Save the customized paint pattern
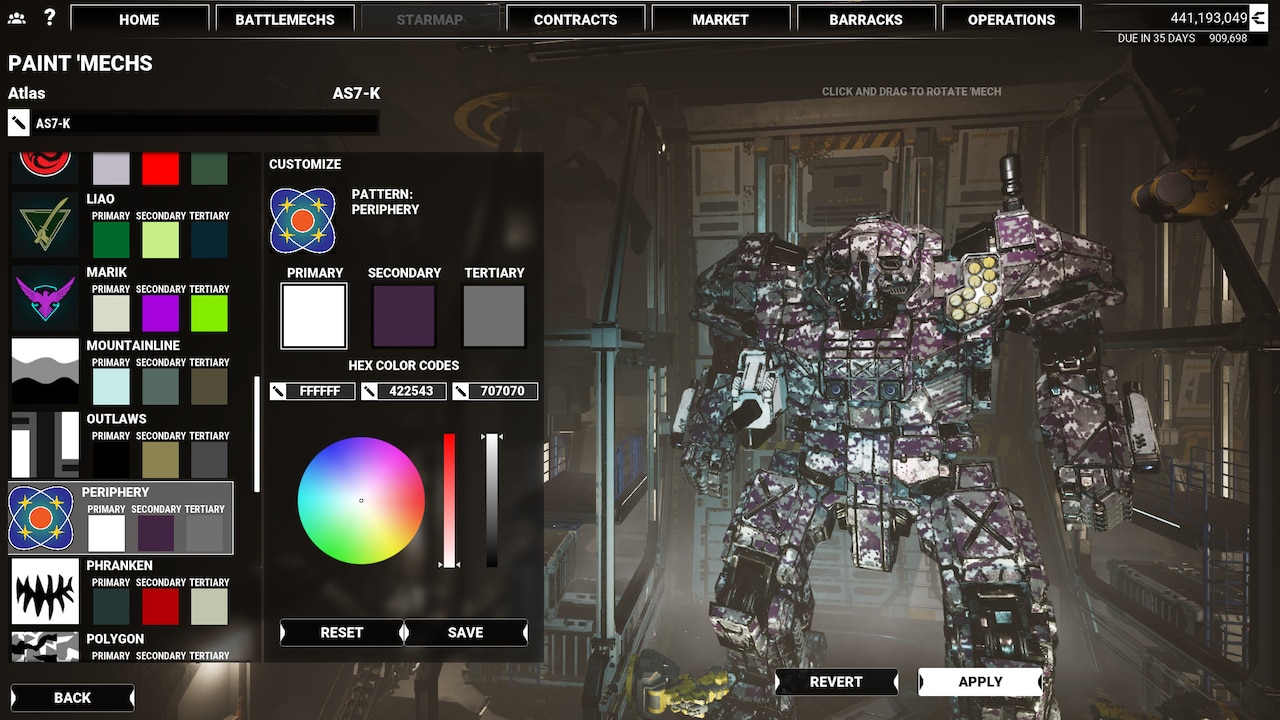This screenshot has height=720, width=1280. 465,632
